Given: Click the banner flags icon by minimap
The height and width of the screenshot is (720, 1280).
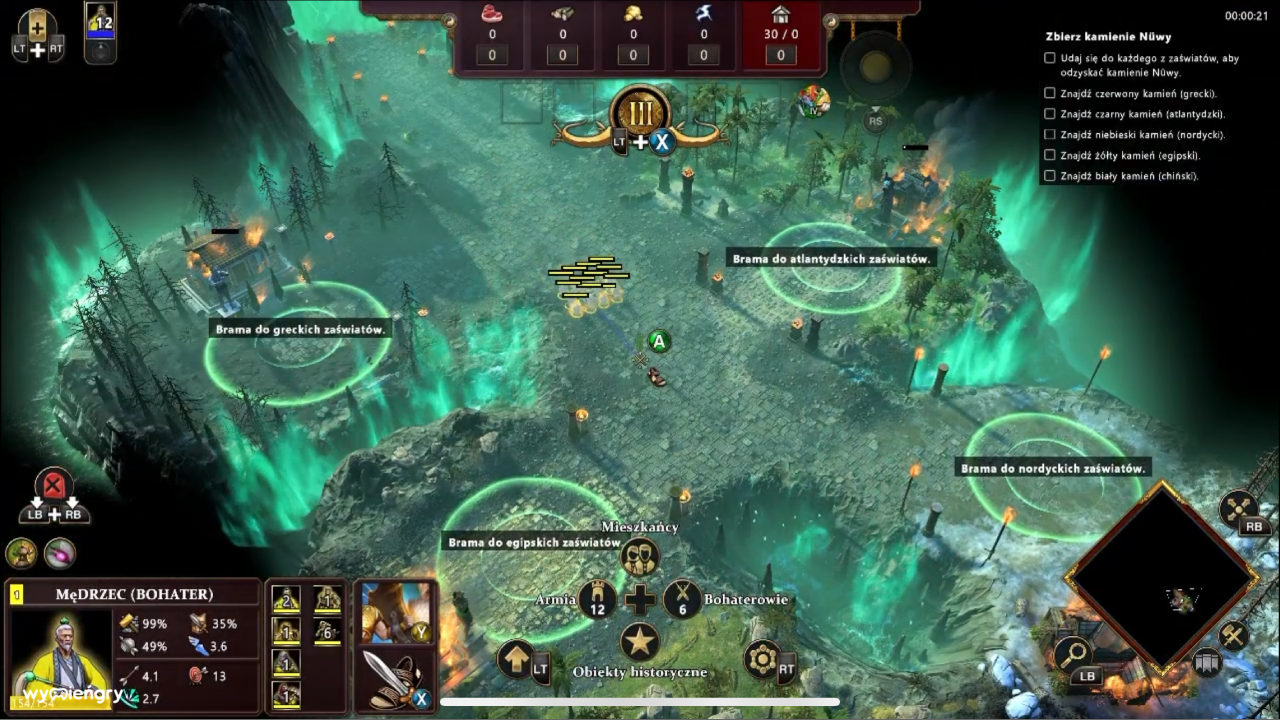Looking at the screenshot, I should click(1208, 662).
